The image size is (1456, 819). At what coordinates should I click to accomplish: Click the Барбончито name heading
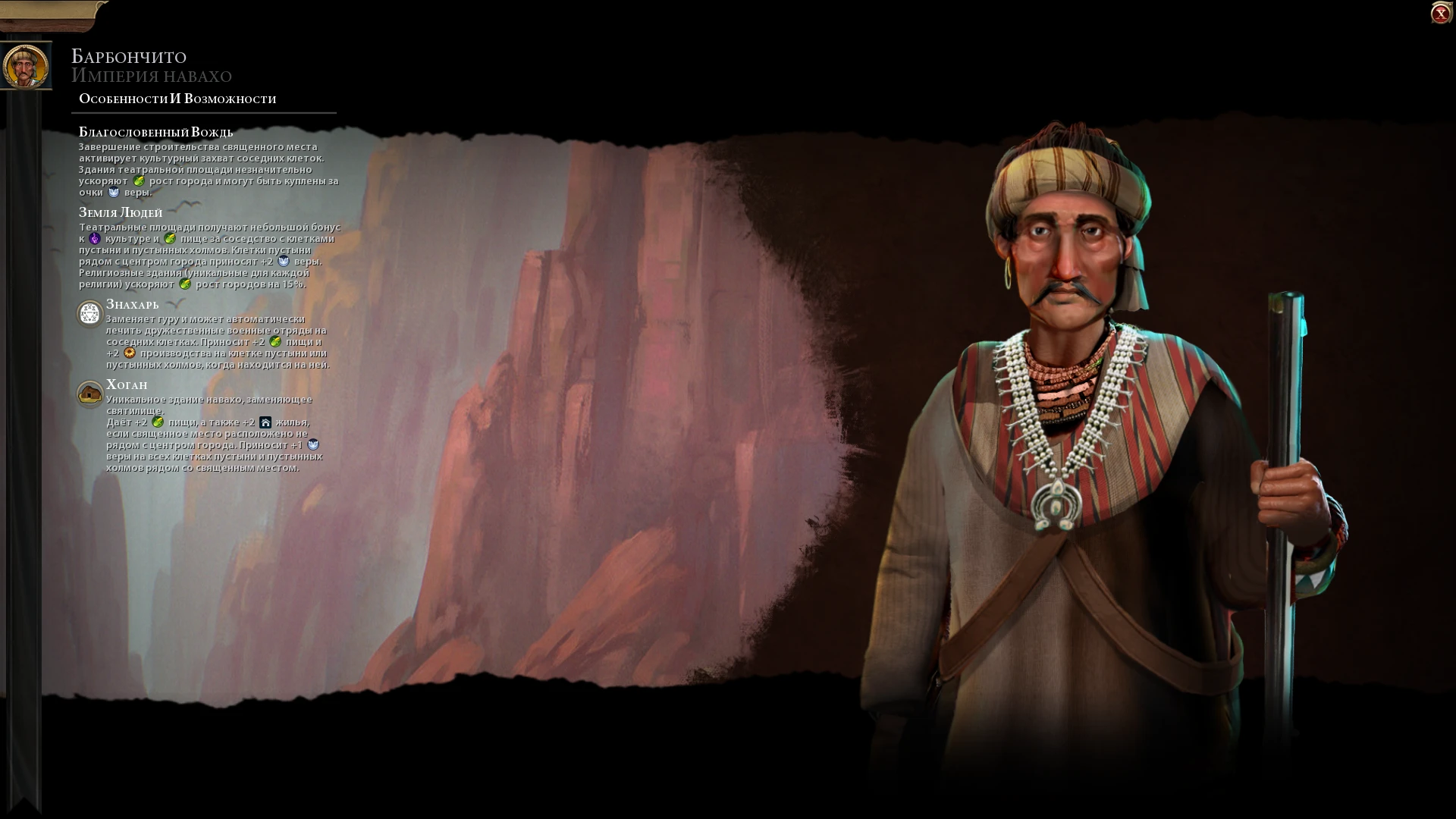[129, 56]
